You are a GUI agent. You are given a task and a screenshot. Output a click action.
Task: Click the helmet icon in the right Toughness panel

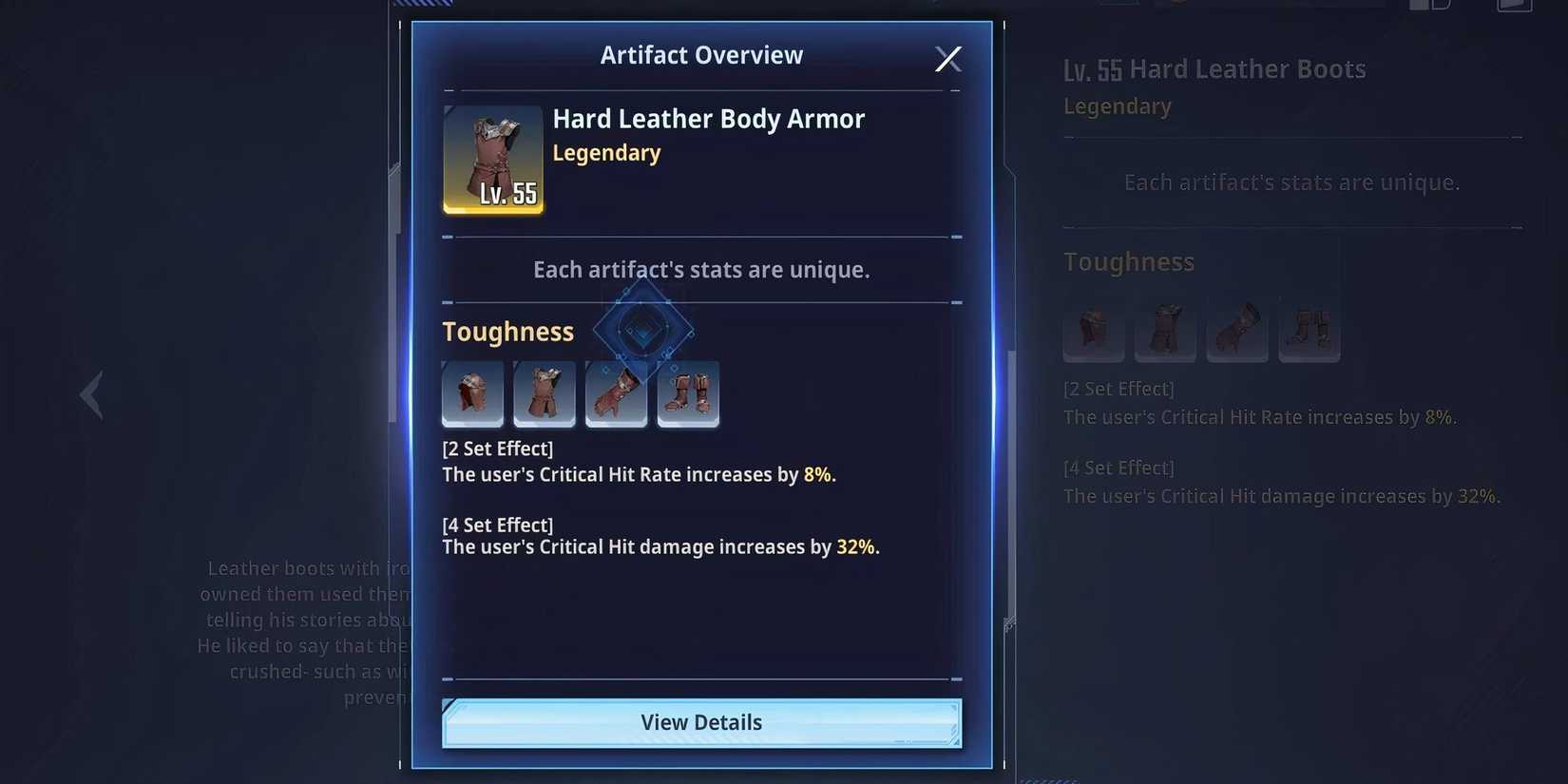coord(1093,332)
